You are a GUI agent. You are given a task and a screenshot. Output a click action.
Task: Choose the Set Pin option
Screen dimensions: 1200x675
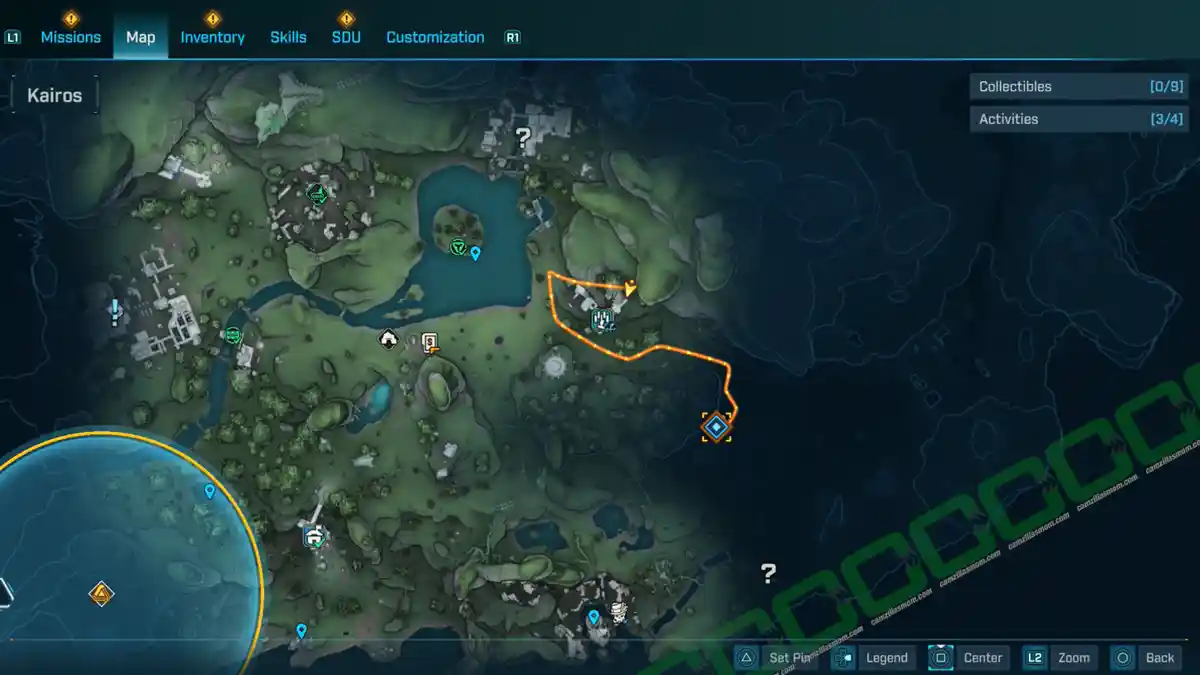(x=779, y=658)
